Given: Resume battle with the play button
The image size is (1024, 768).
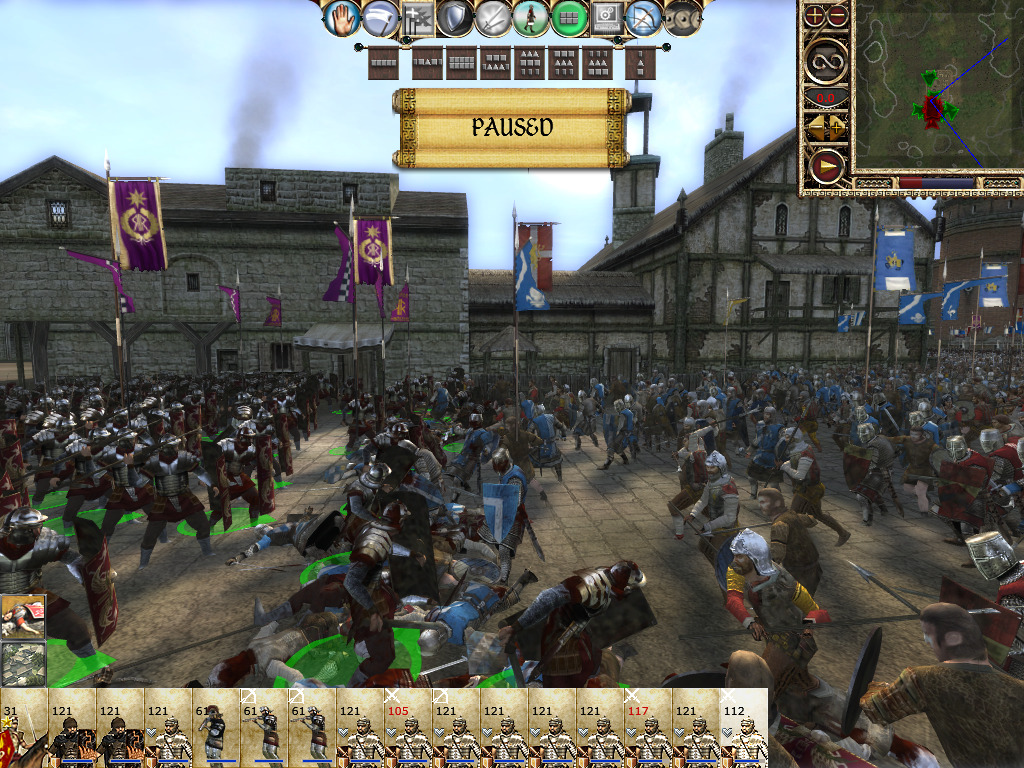Looking at the screenshot, I should pos(827,165).
